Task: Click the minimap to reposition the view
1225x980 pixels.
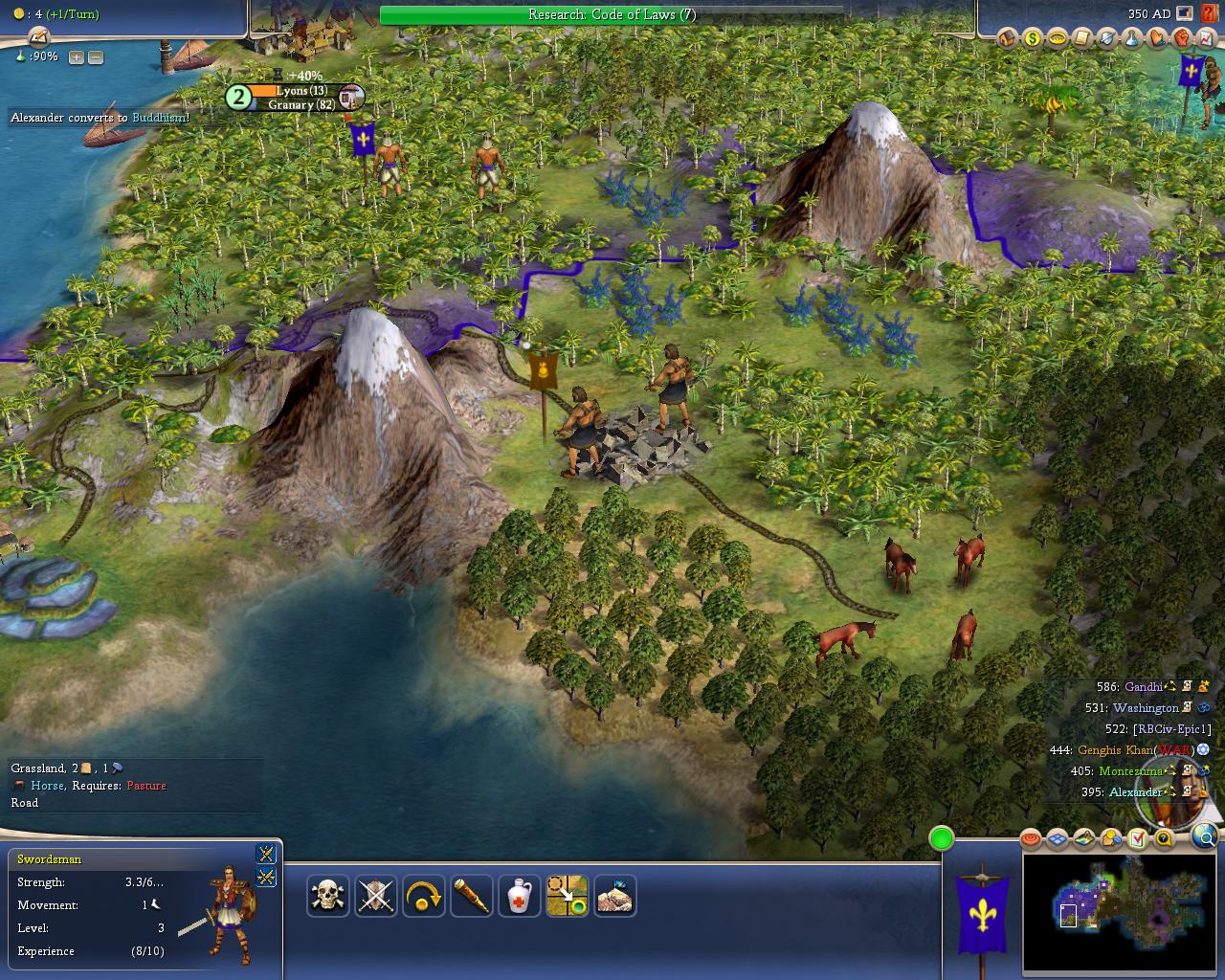Action: coord(1120,914)
